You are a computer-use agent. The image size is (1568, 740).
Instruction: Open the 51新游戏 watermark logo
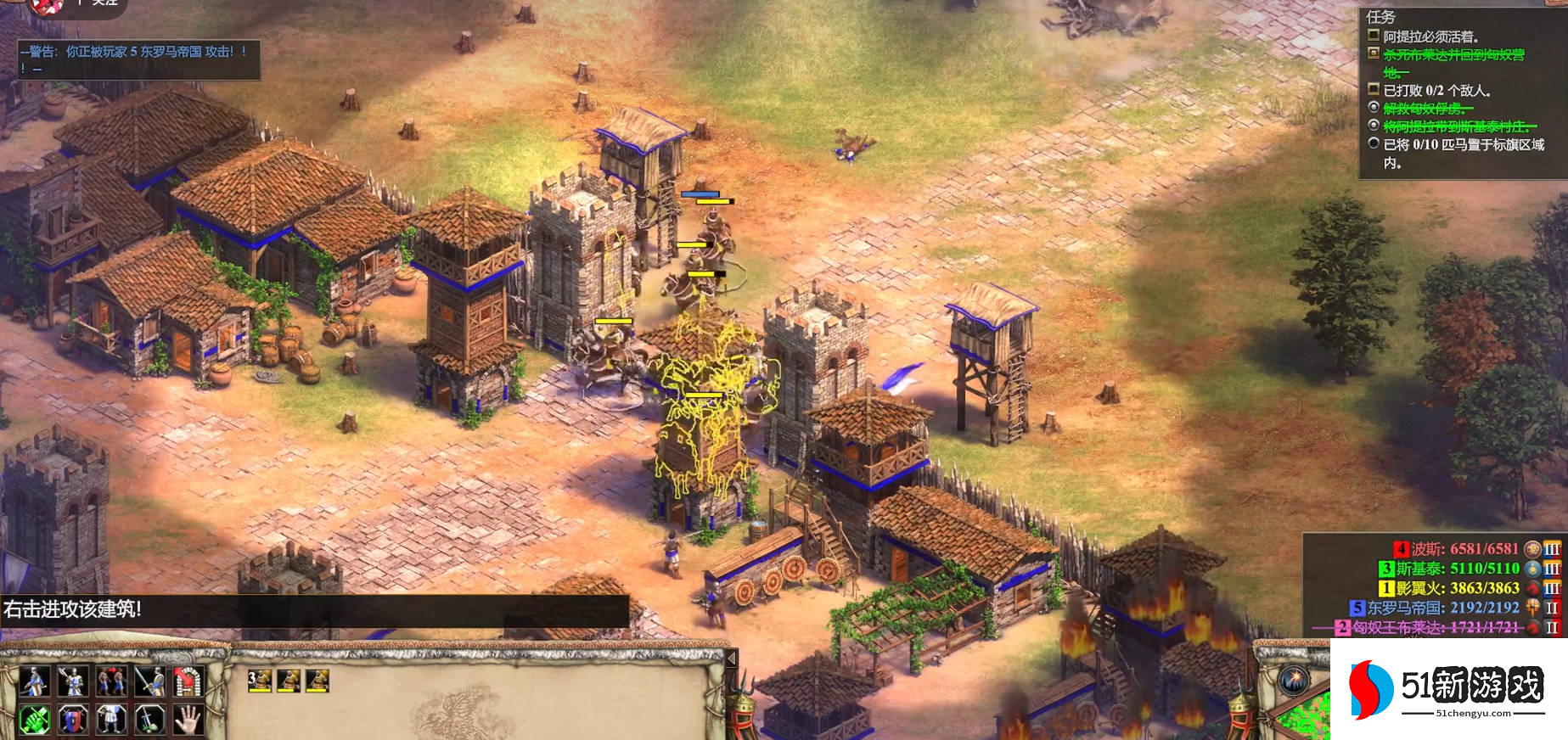pos(1448,688)
